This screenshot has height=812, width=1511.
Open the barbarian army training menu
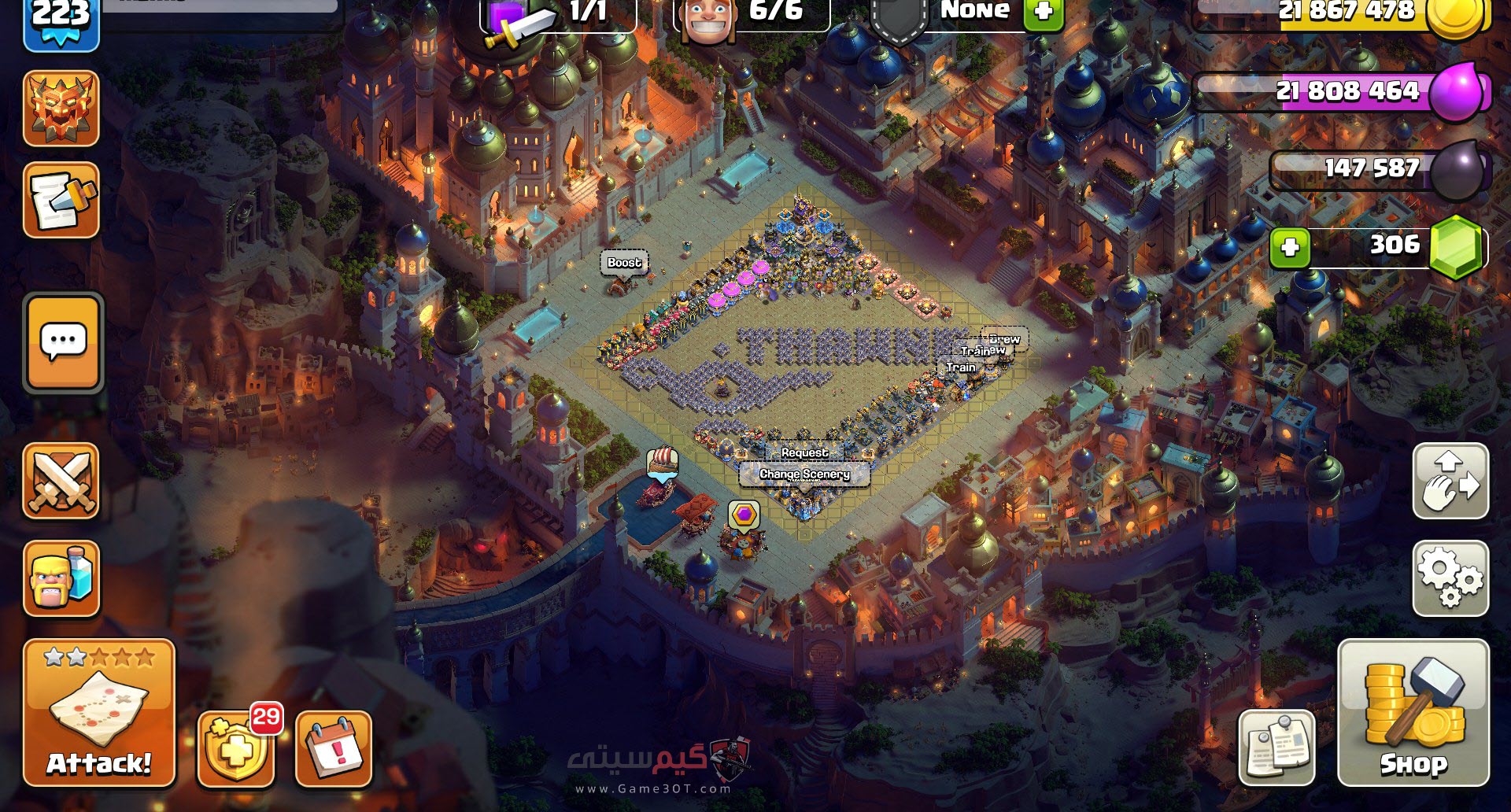tap(61, 578)
